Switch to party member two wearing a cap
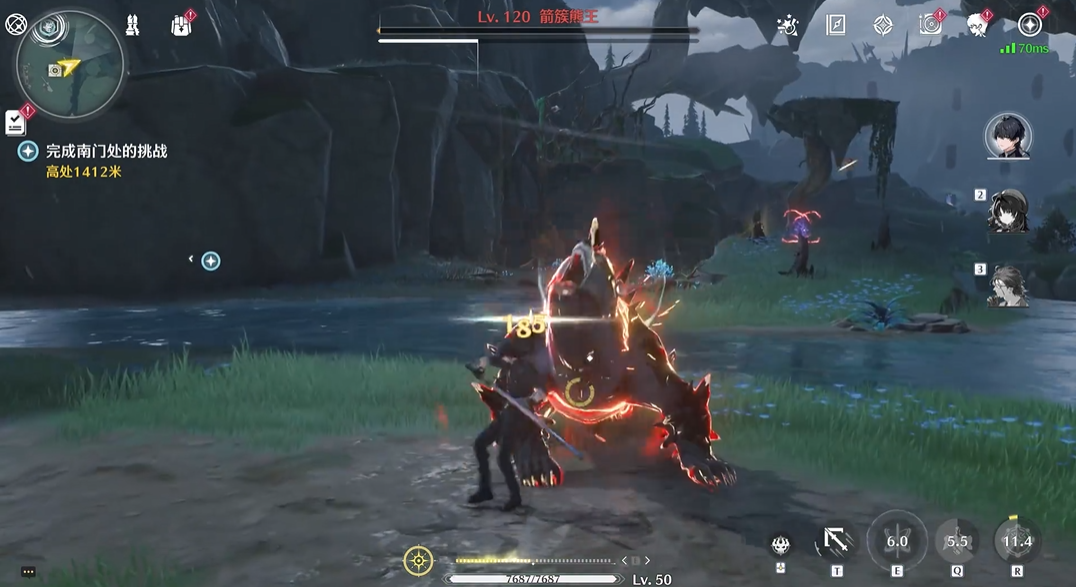Viewport: 1076px width, 587px height. coord(1007,210)
